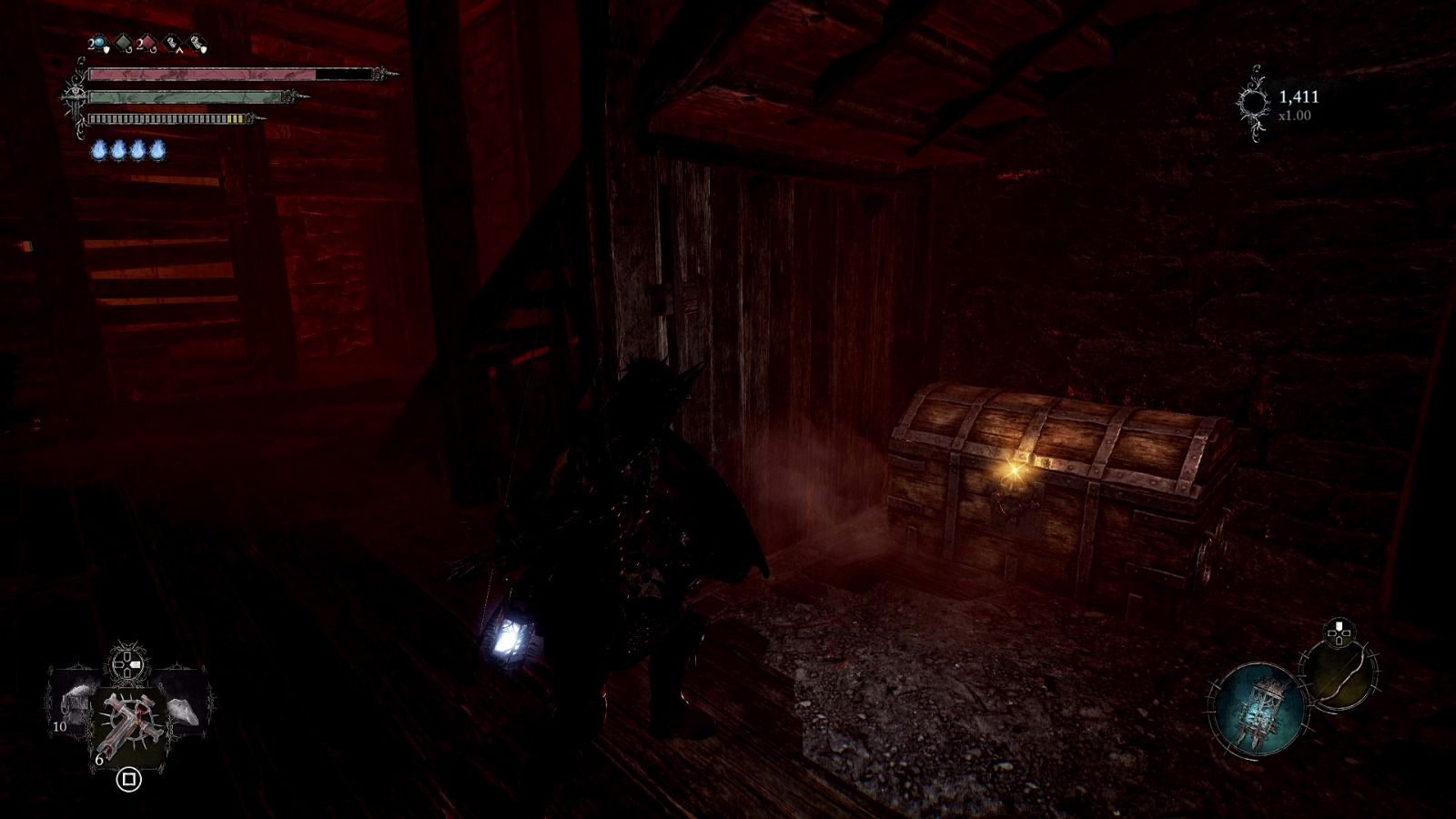Click the gray diamond quickslot icon
1456x819 pixels.
point(123,41)
